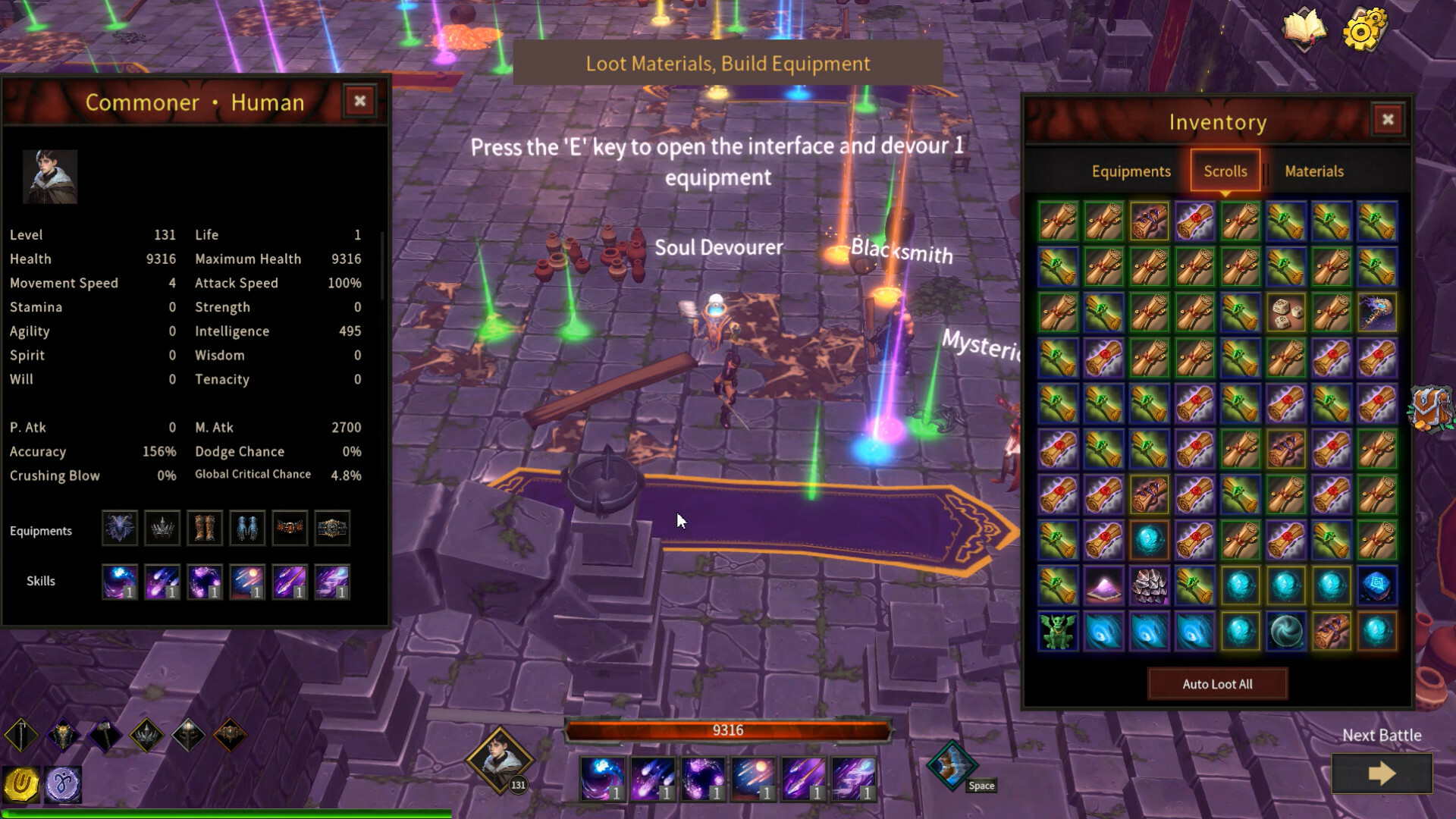Screen dimensions: 1456x819
Task: Activate the Space dash ability icon
Action: click(952, 764)
